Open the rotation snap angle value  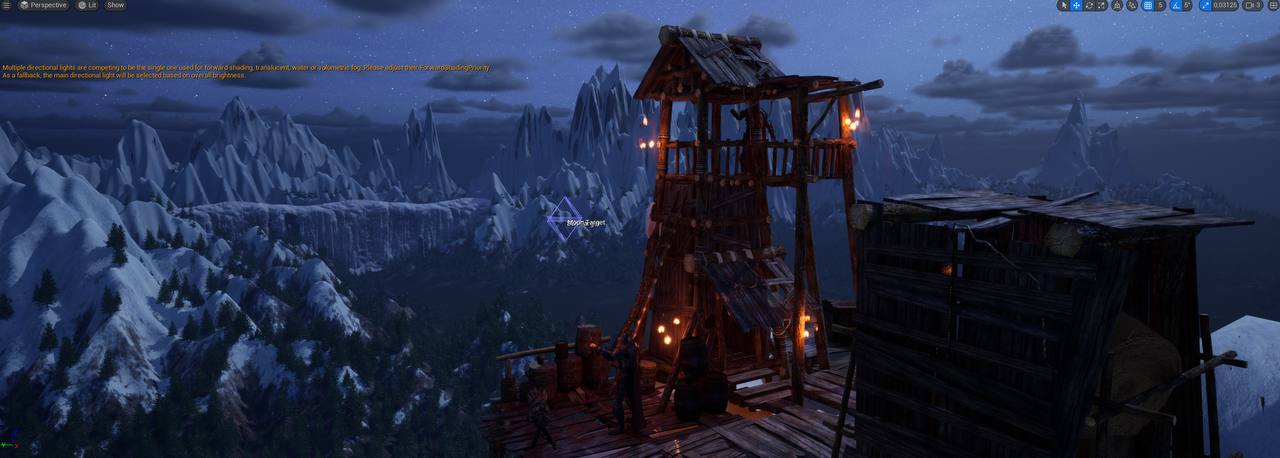tap(1187, 5)
